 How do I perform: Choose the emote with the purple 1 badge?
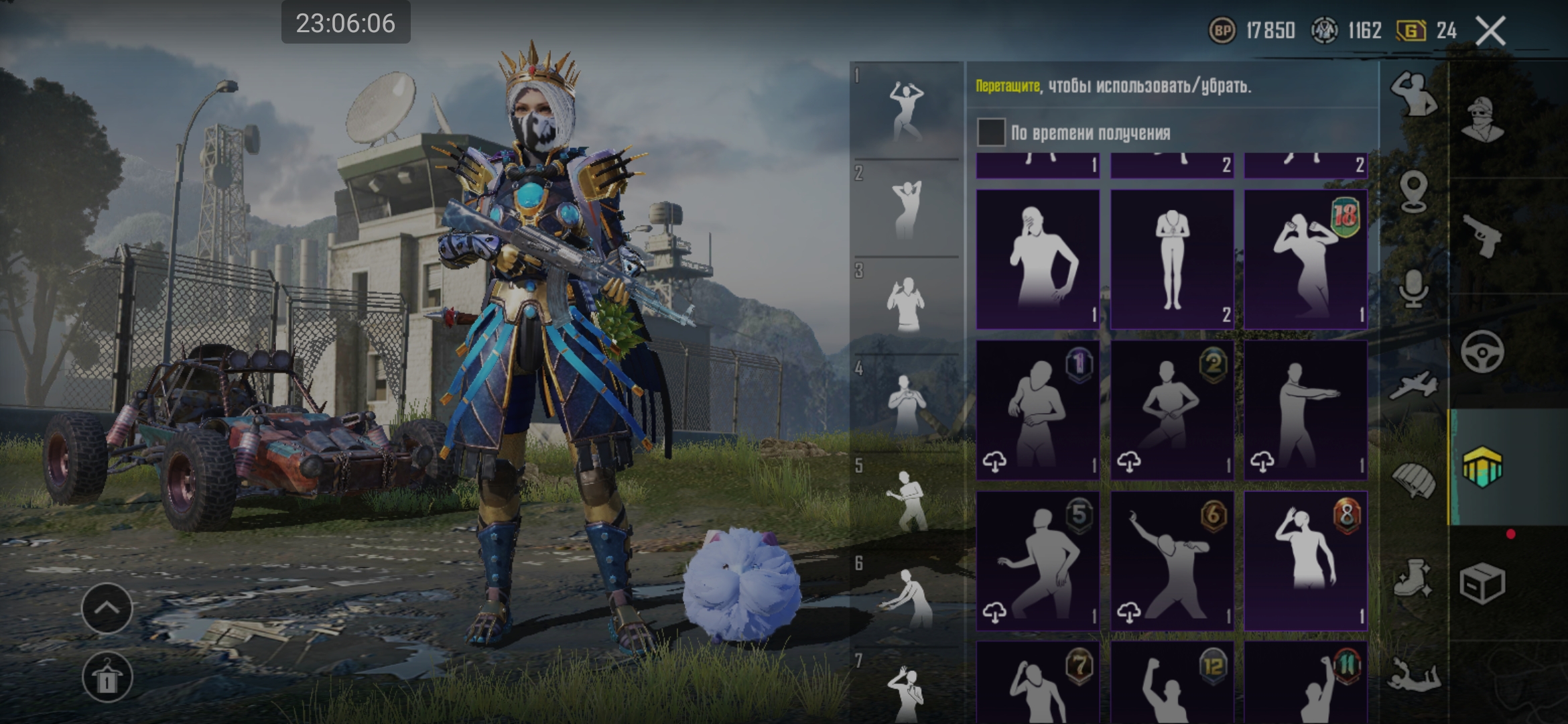pos(1037,410)
